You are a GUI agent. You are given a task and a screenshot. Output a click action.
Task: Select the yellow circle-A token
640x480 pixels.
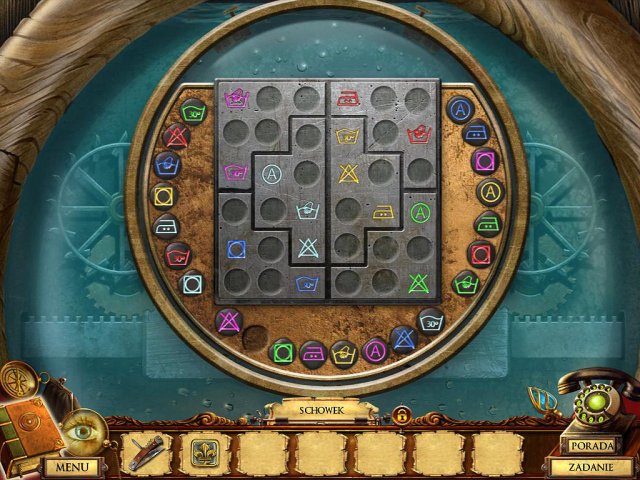[x=490, y=191]
